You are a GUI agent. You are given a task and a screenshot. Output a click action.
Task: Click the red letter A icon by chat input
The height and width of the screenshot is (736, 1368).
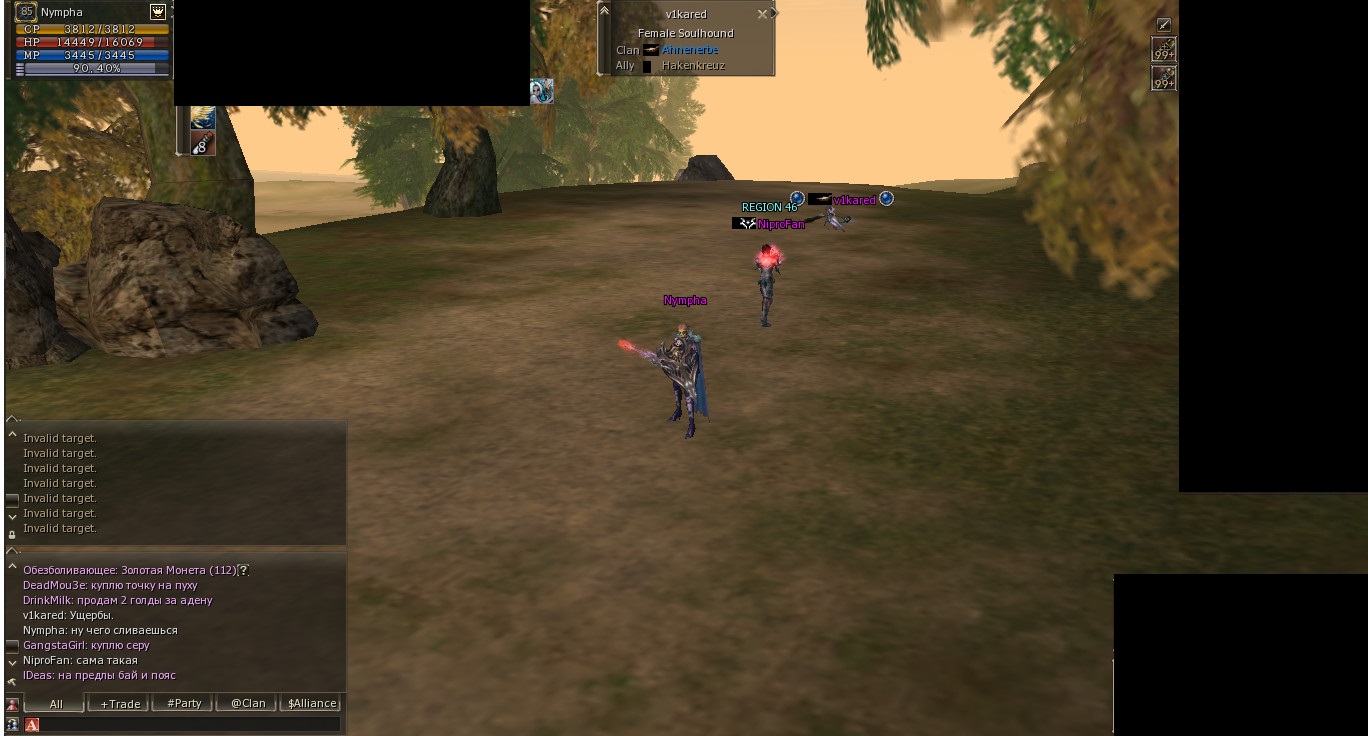[x=30, y=723]
